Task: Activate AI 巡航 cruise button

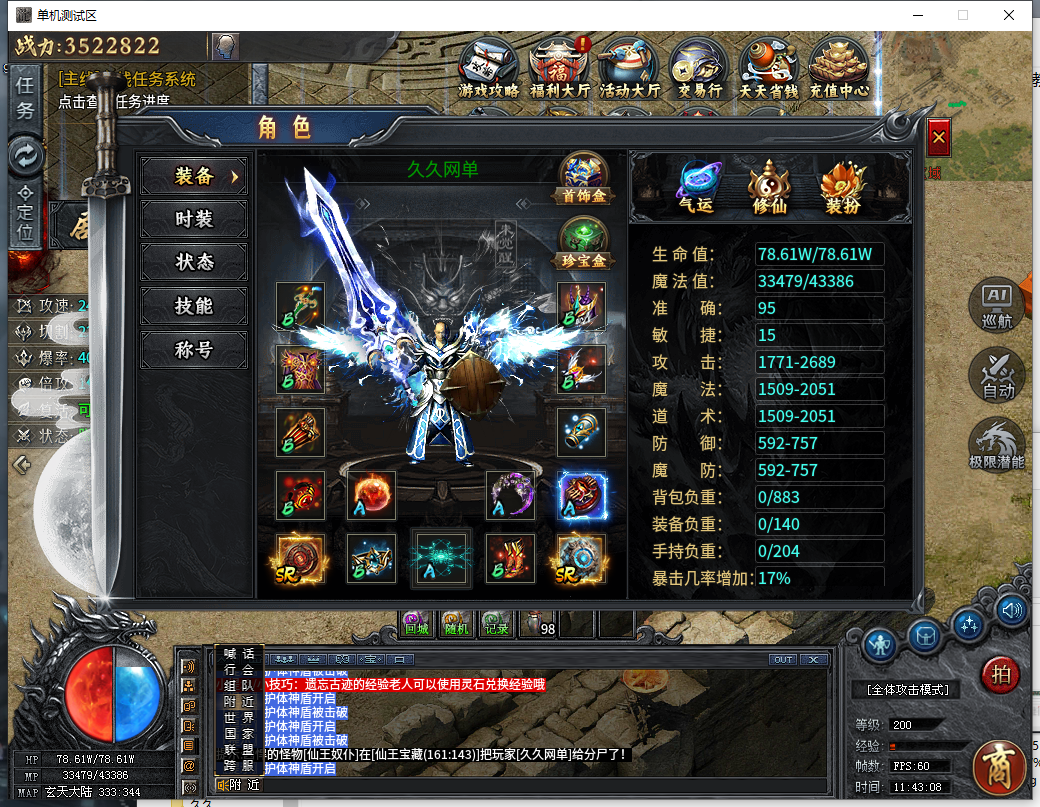Action: tap(997, 306)
